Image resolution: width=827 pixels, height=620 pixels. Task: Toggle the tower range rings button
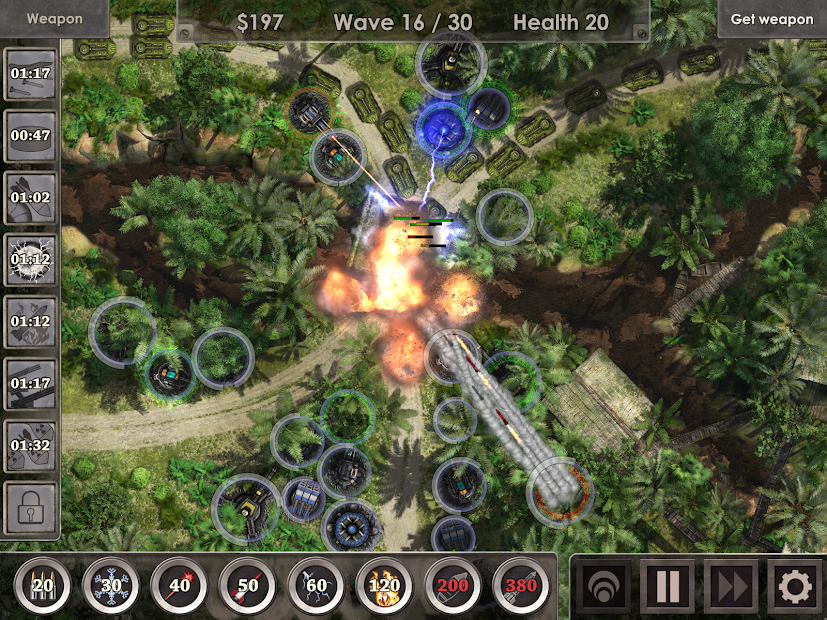tap(603, 586)
